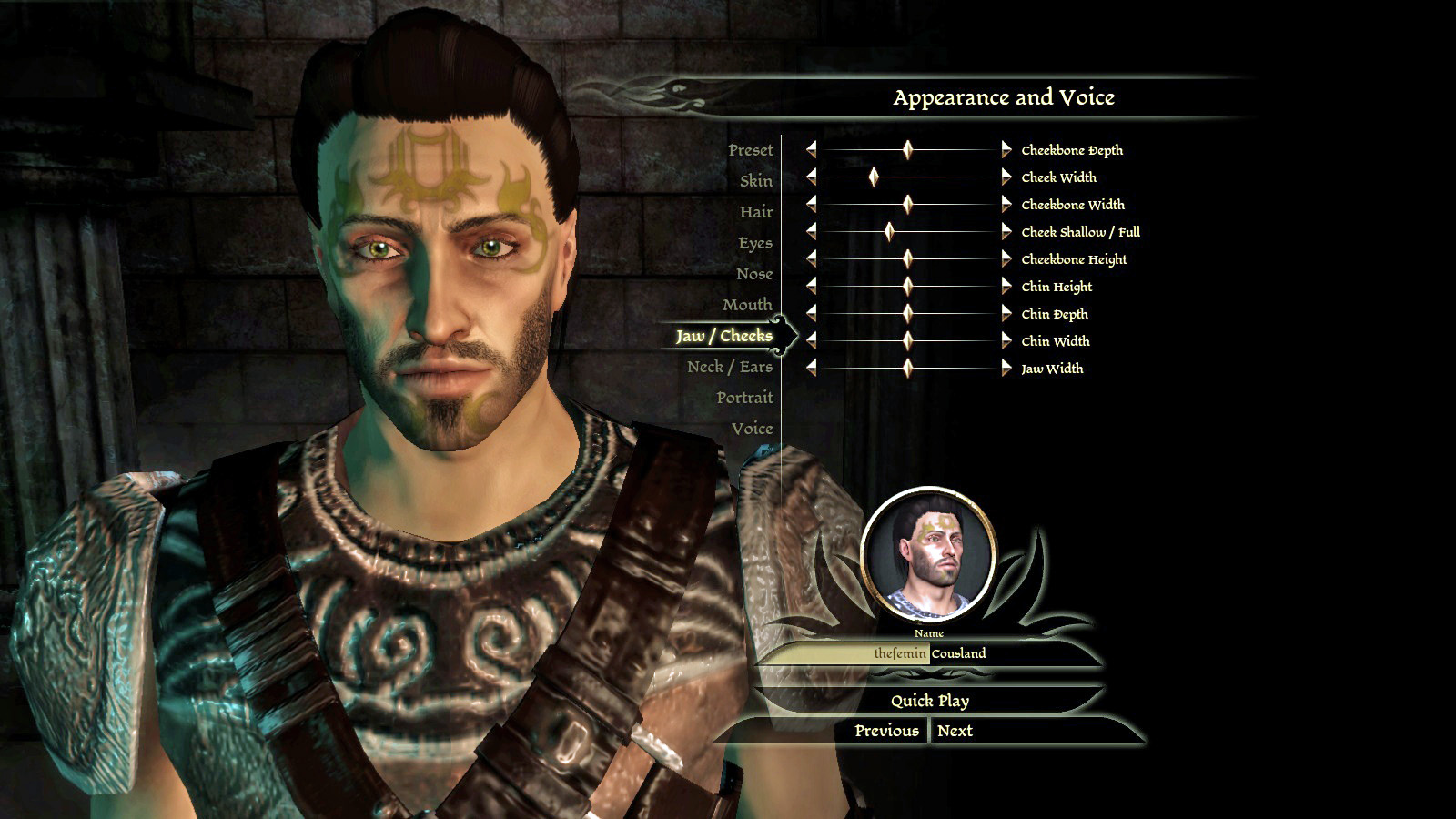Image resolution: width=1456 pixels, height=819 pixels.
Task: Decrease Jaw Width with left arrow
Action: coord(811,368)
